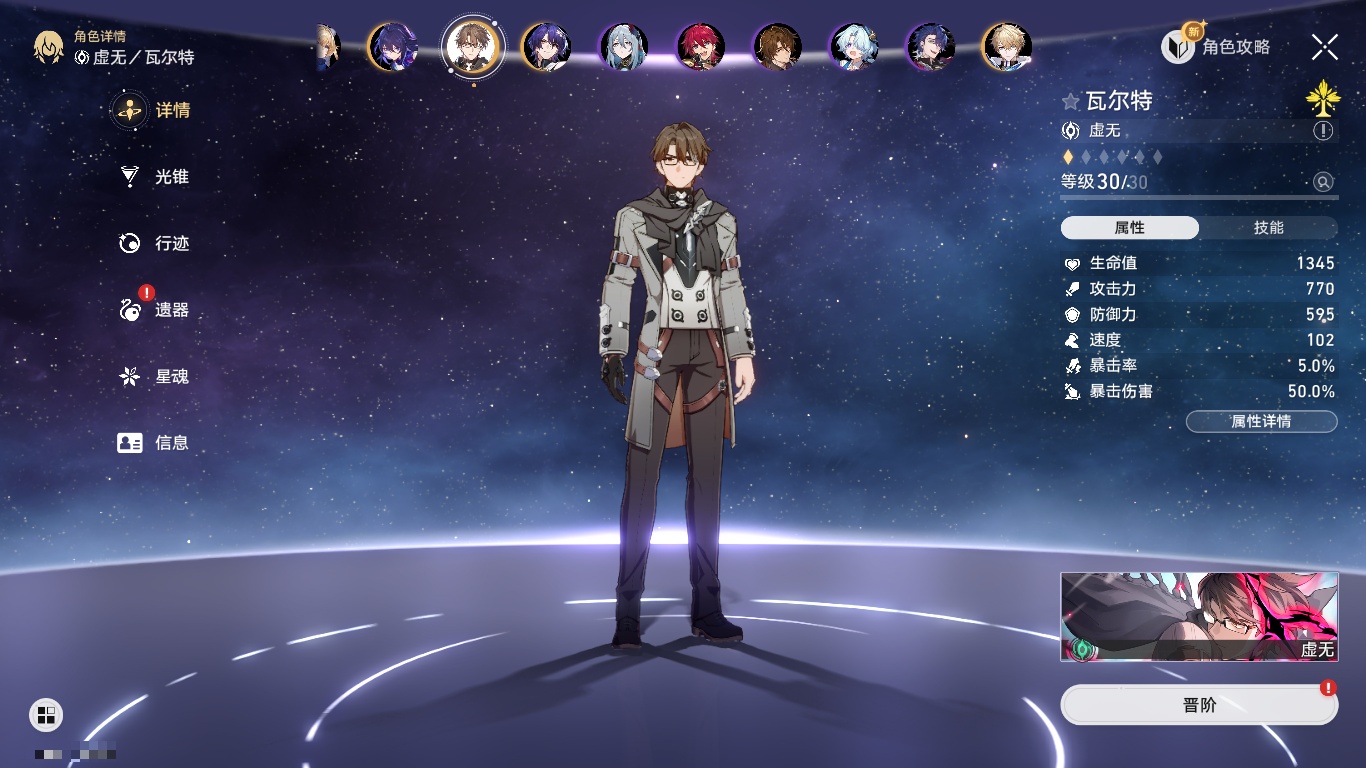Toggle the favorite star beside 瓦尔特
Image resolution: width=1366 pixels, height=768 pixels.
[1071, 101]
